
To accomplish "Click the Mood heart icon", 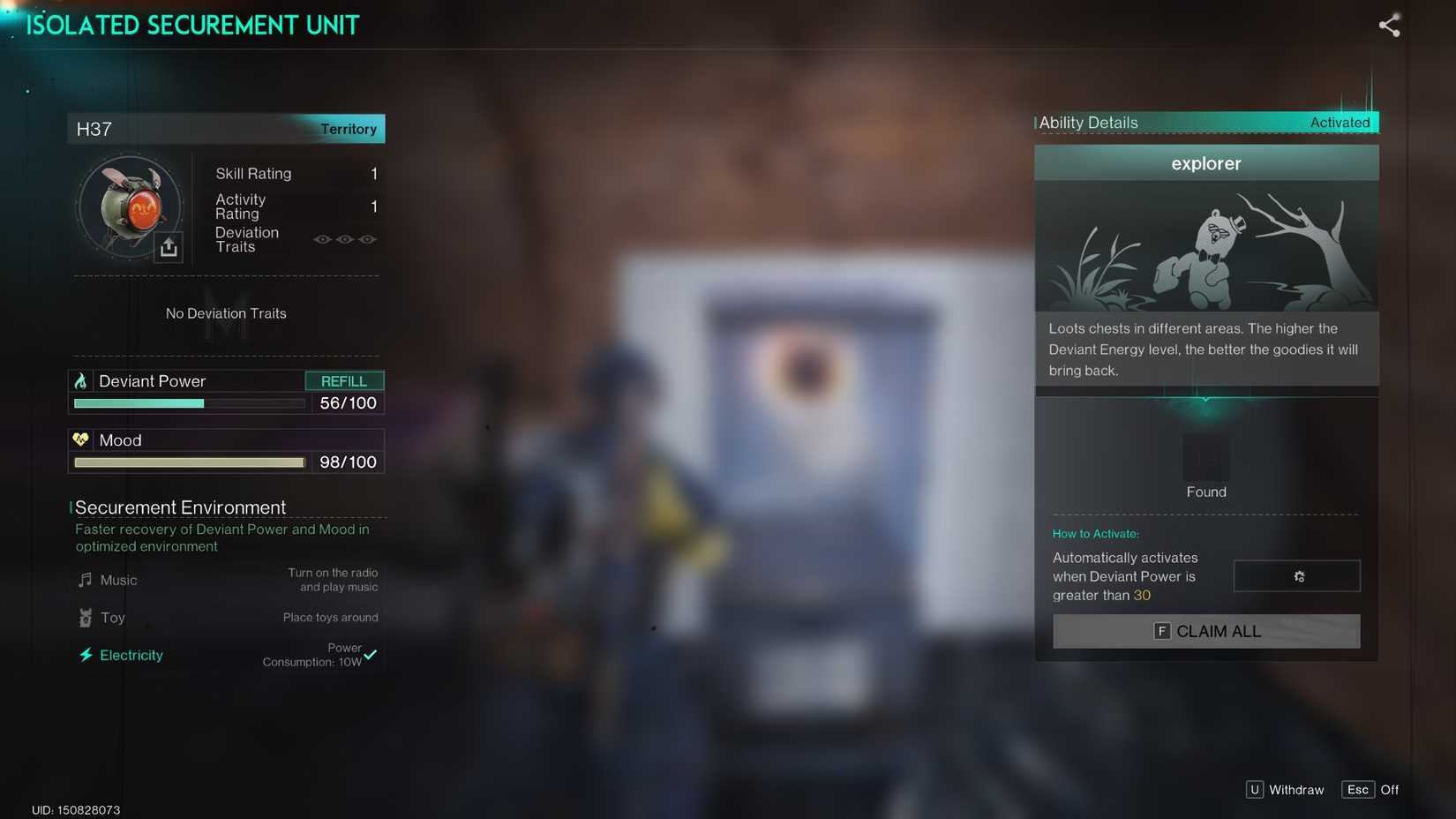I will (81, 440).
